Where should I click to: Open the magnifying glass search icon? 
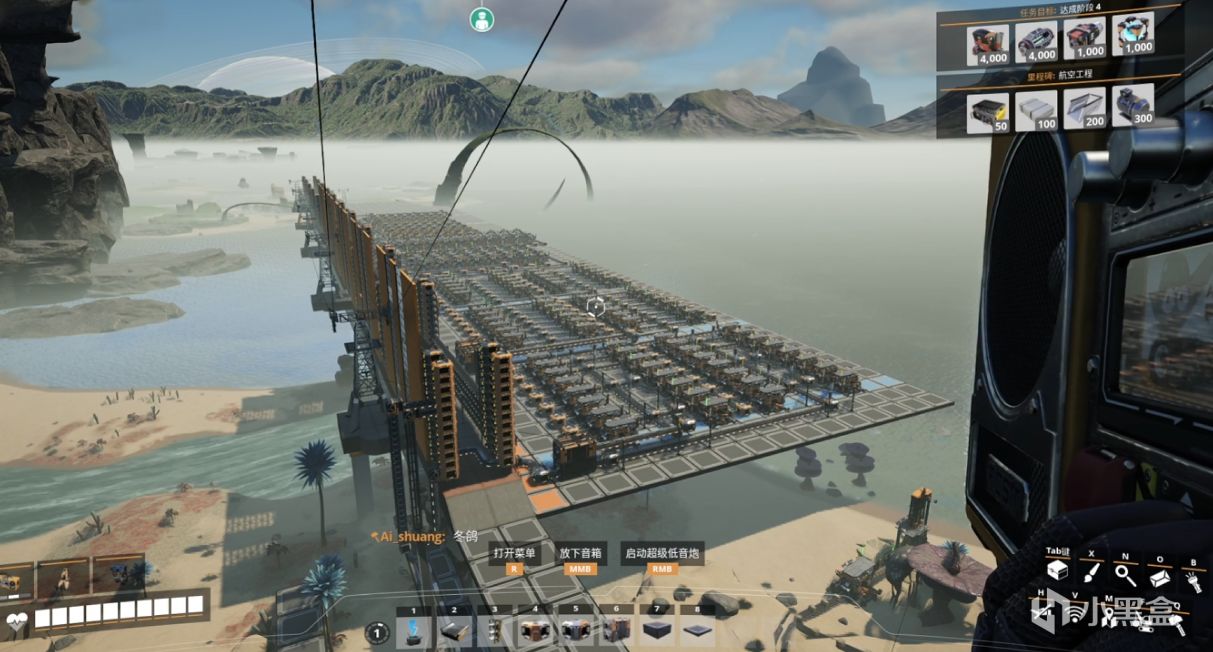[1125, 574]
